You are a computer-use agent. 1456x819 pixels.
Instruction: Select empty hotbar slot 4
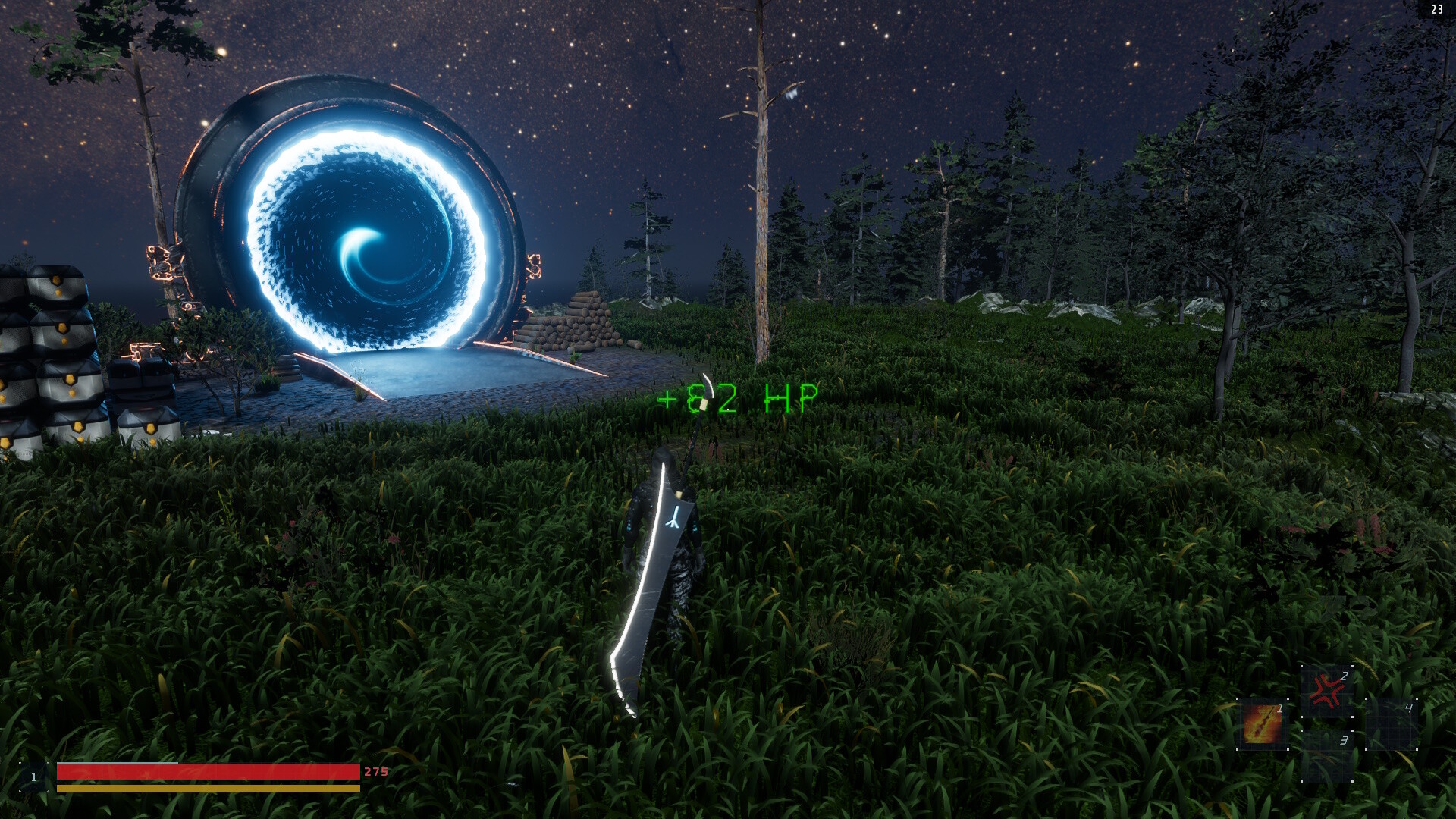click(1391, 723)
